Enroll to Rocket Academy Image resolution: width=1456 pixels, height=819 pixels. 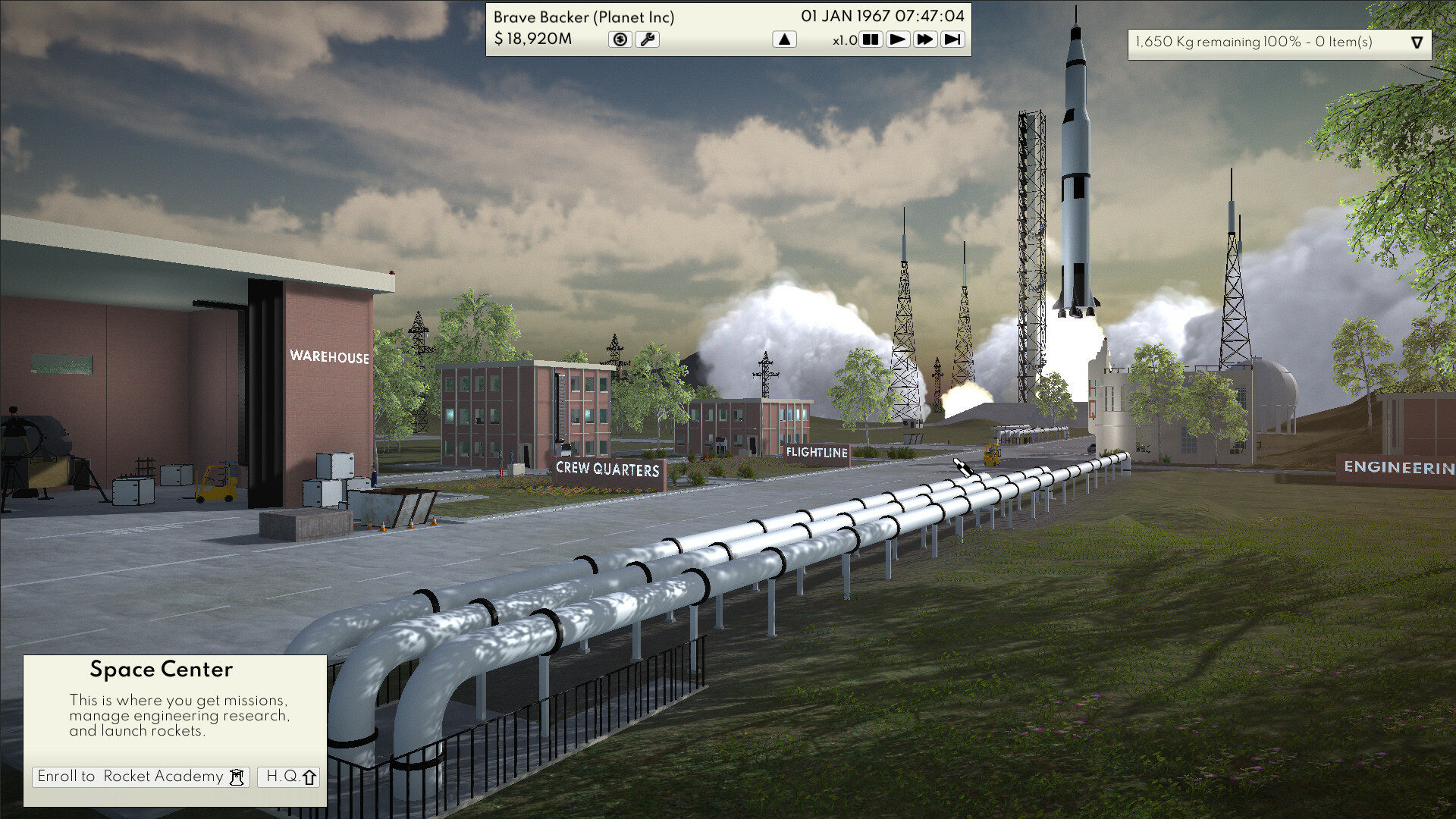tap(141, 777)
